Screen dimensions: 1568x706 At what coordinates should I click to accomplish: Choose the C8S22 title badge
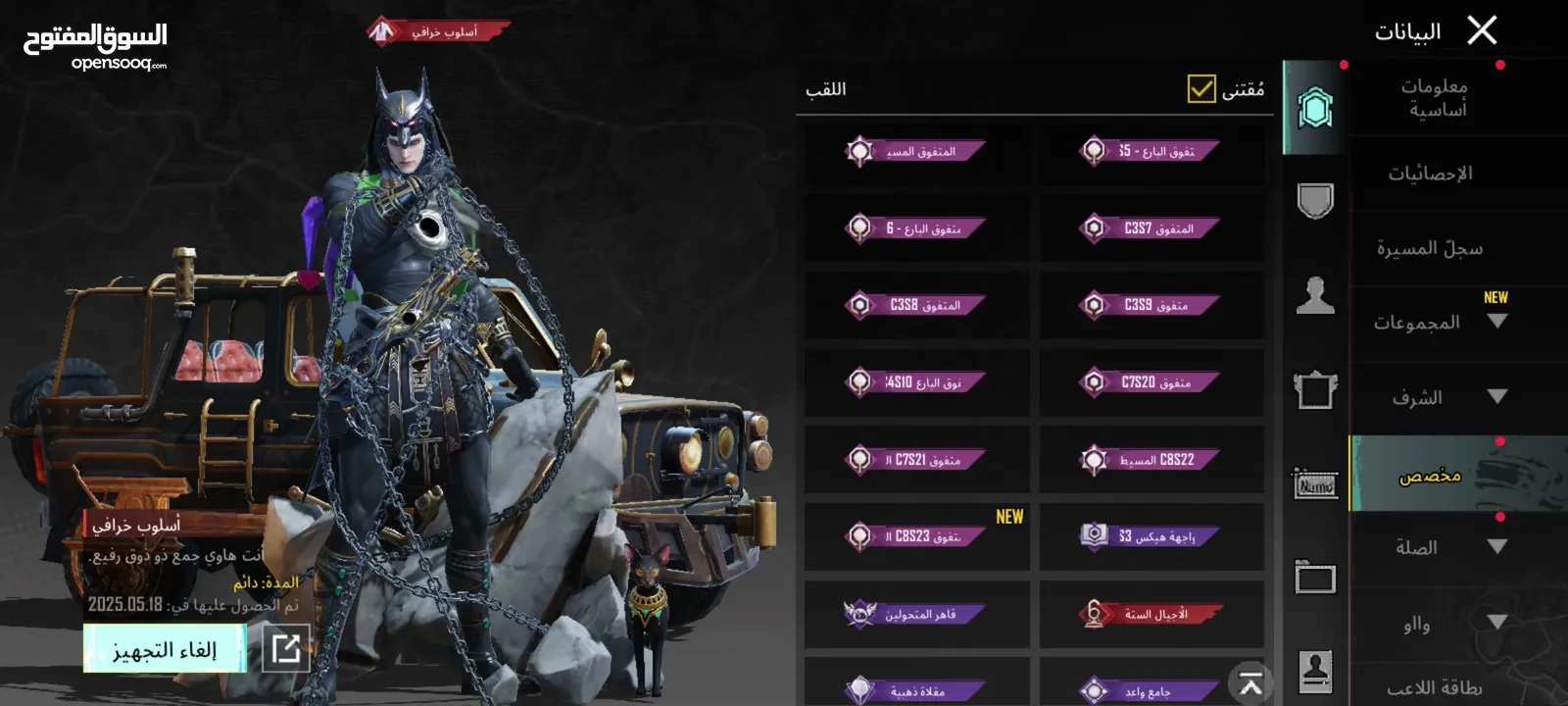click(1151, 459)
